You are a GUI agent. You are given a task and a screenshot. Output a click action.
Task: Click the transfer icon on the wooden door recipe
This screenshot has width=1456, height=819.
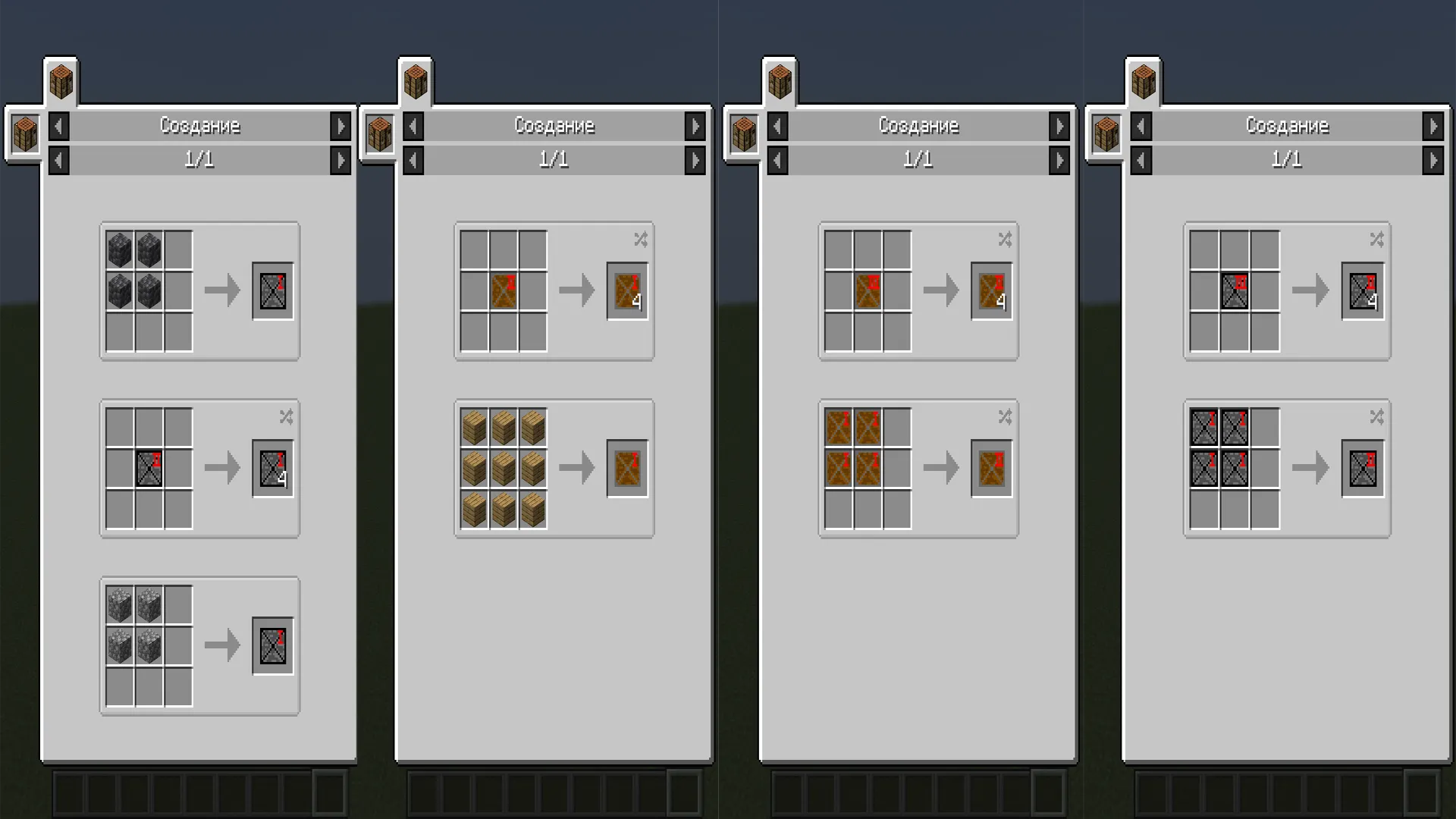pyautogui.click(x=640, y=240)
